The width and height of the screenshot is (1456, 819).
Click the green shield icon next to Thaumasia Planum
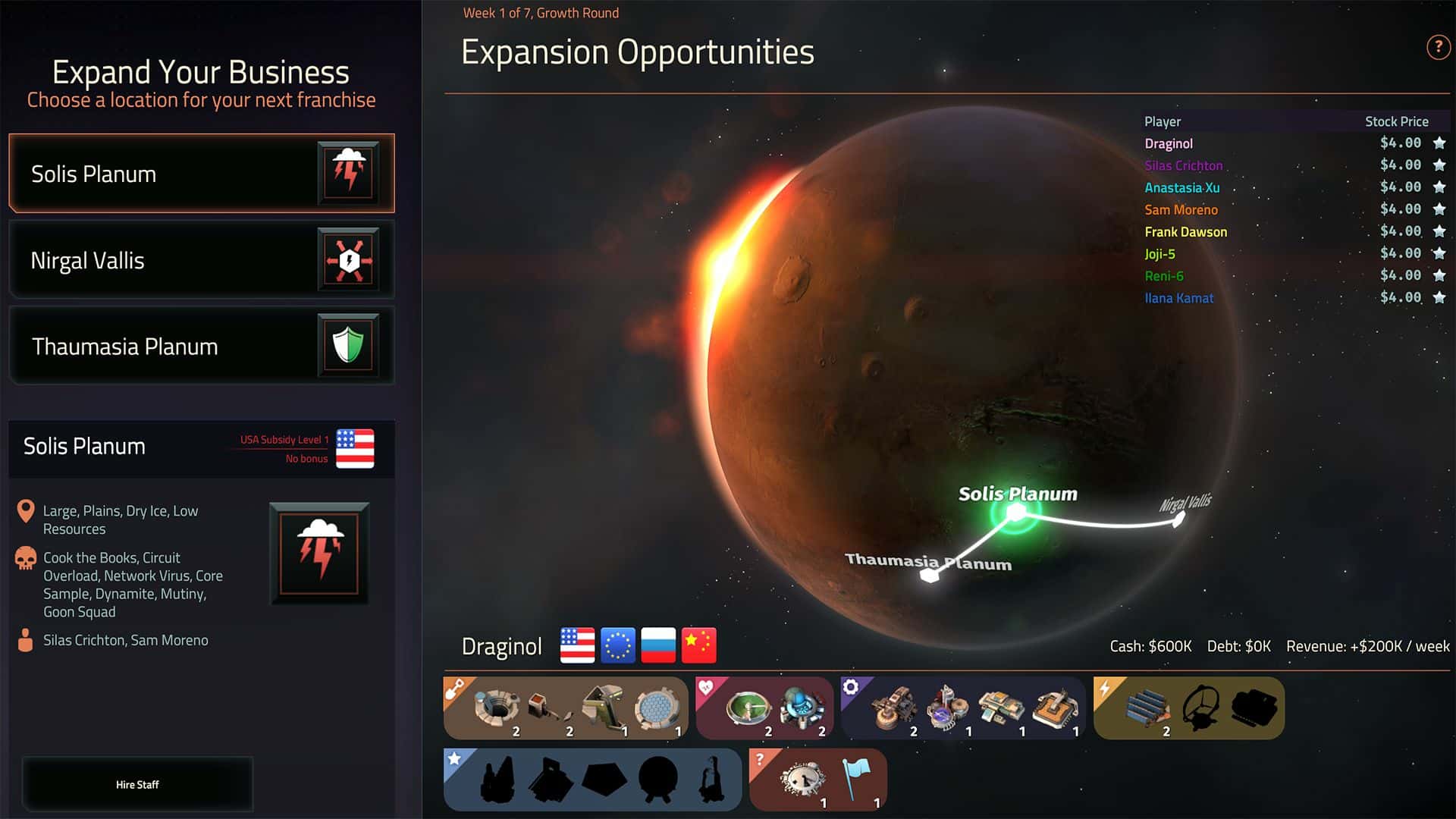click(x=349, y=346)
